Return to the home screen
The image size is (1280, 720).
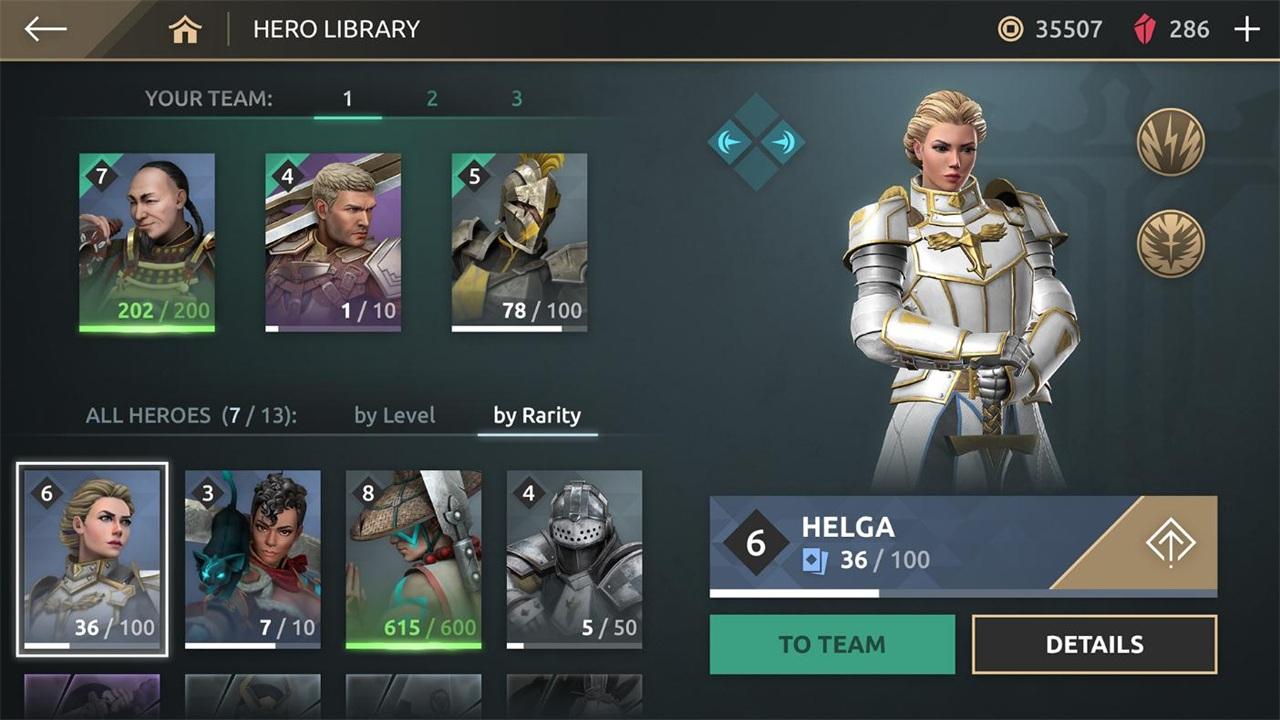(185, 30)
